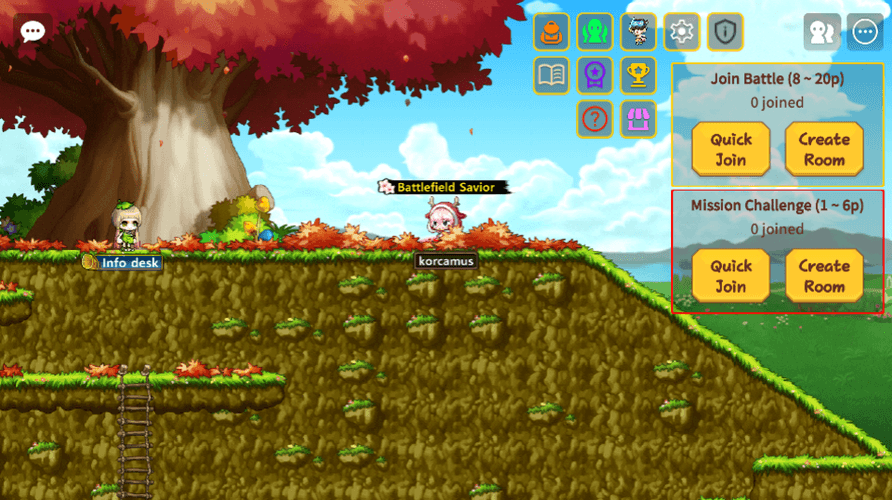Click the green octopus monster icon
892x500 pixels.
tap(595, 32)
